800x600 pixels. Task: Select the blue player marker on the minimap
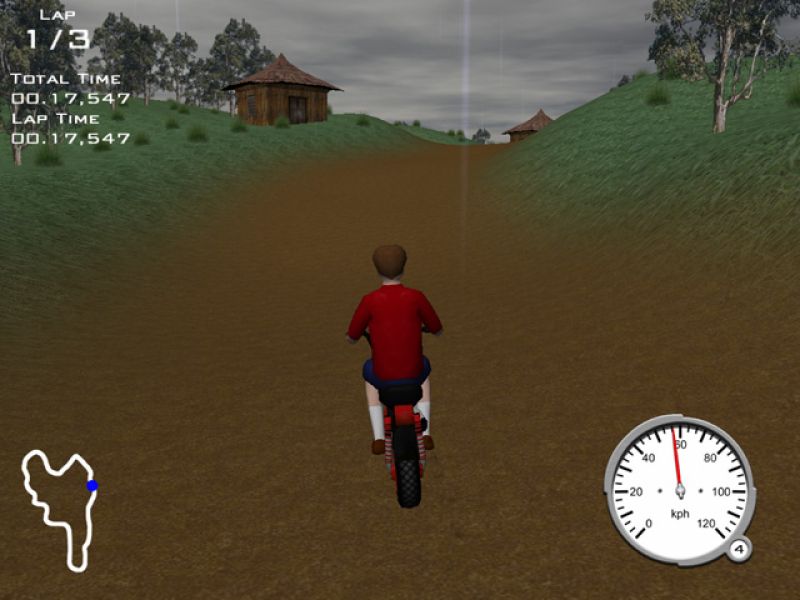(92, 486)
